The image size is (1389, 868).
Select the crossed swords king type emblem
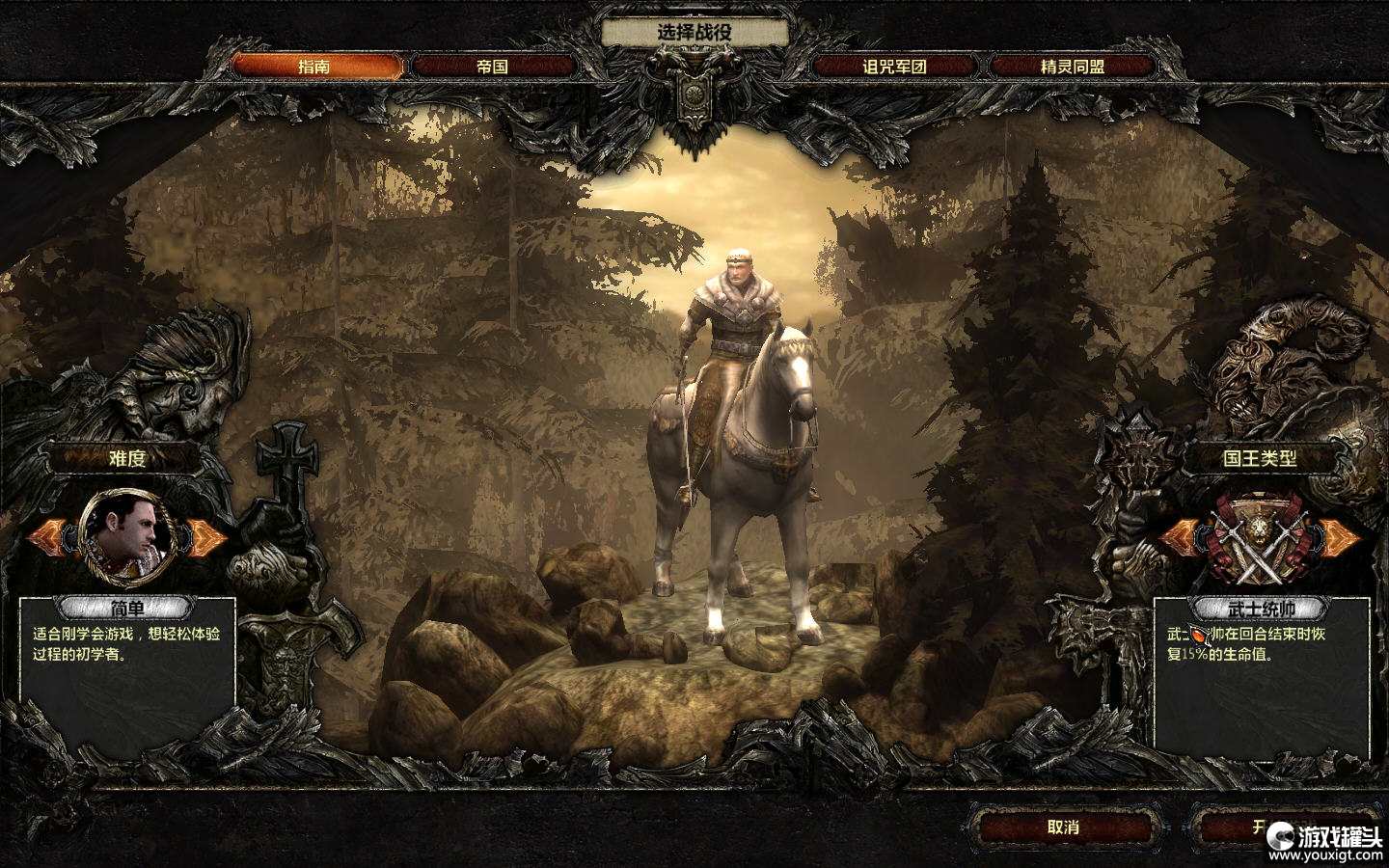click(x=1258, y=542)
